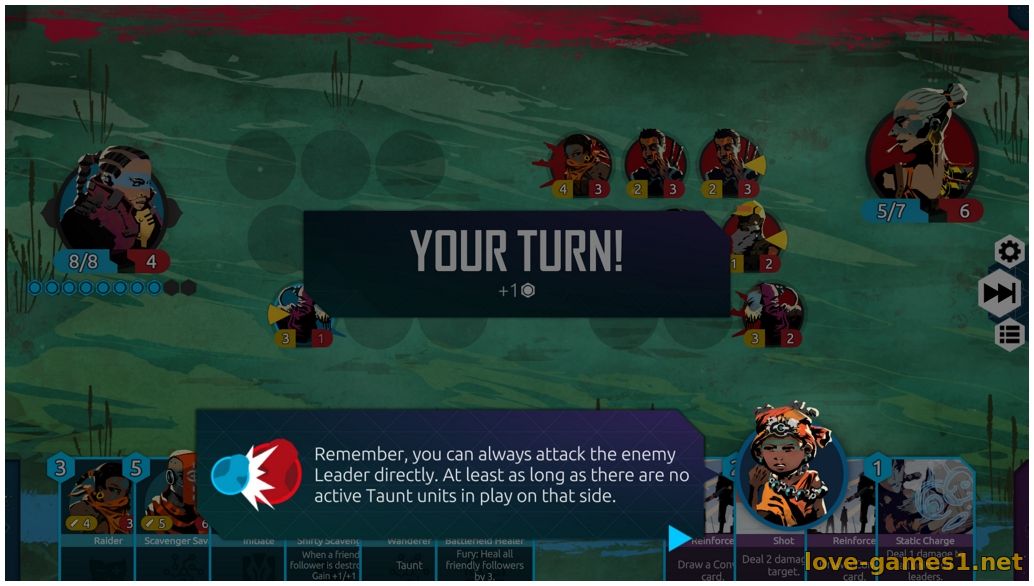Open the gear settings menu
Viewport: 1034px width, 586px height.
pyautogui.click(x=1009, y=251)
